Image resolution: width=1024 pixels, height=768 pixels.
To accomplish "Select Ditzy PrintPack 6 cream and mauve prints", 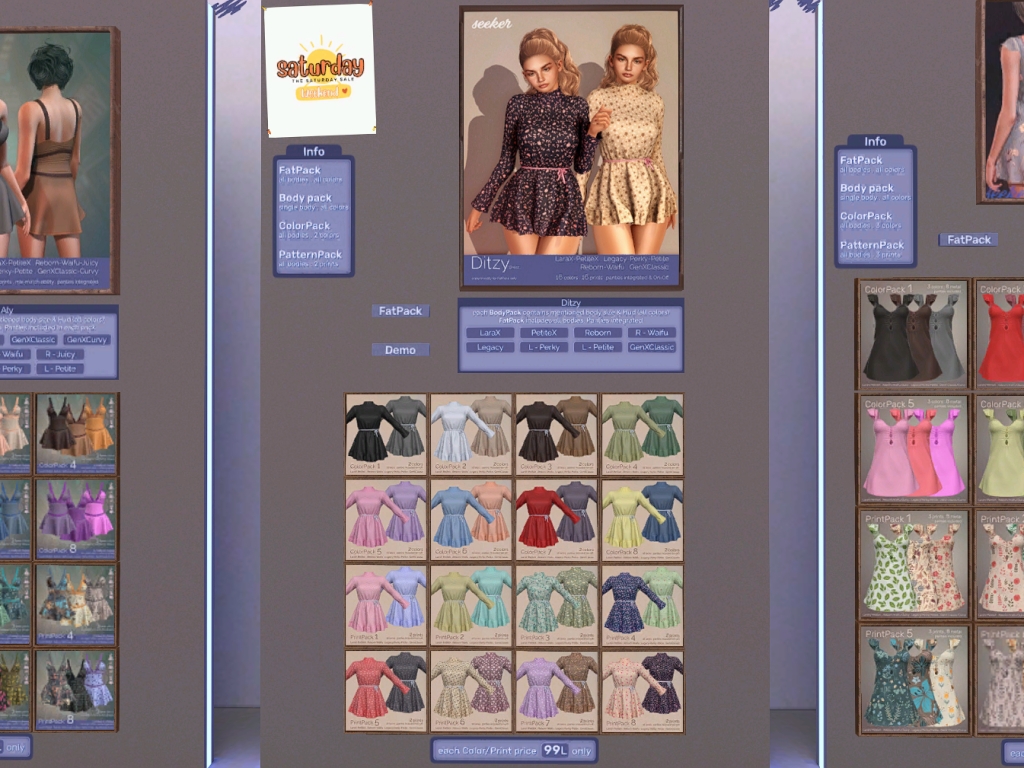I will tap(471, 690).
